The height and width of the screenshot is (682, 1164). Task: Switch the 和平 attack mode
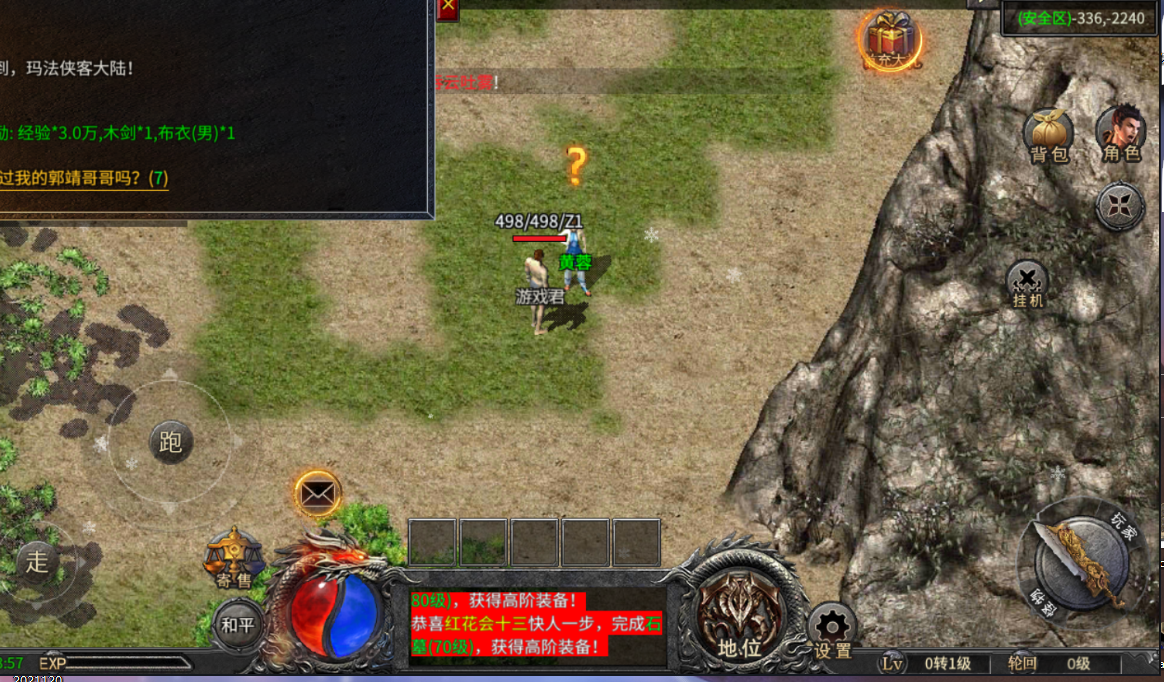238,625
